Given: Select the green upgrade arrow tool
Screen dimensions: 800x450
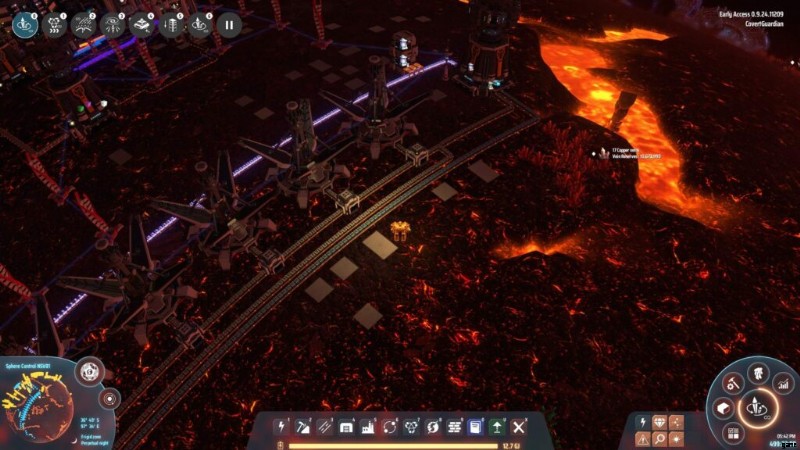Looking at the screenshot, I should coord(497,427).
